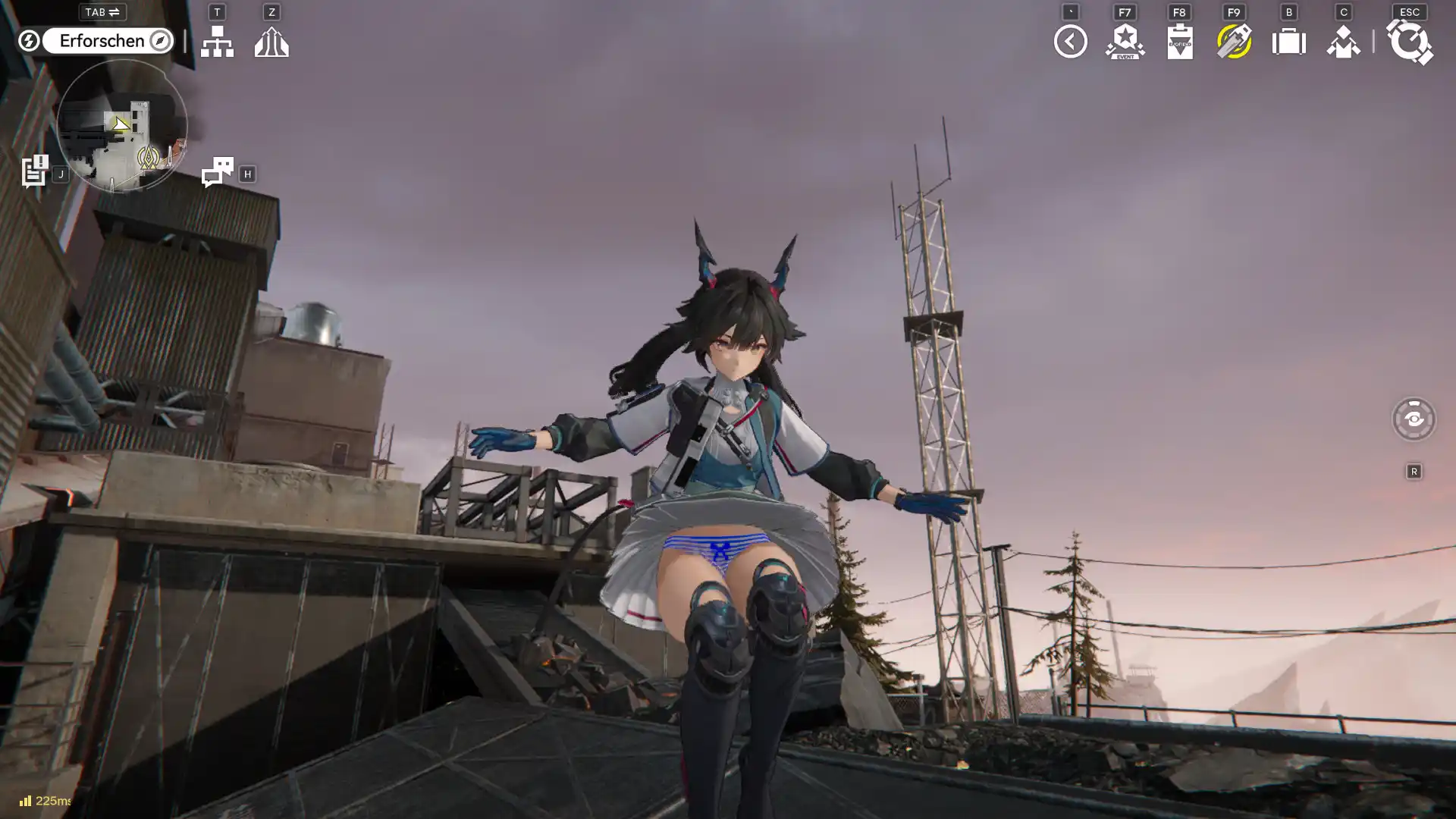Open the clipboard tasks icon
This screenshot has height=819, width=1456.
click(x=1179, y=42)
